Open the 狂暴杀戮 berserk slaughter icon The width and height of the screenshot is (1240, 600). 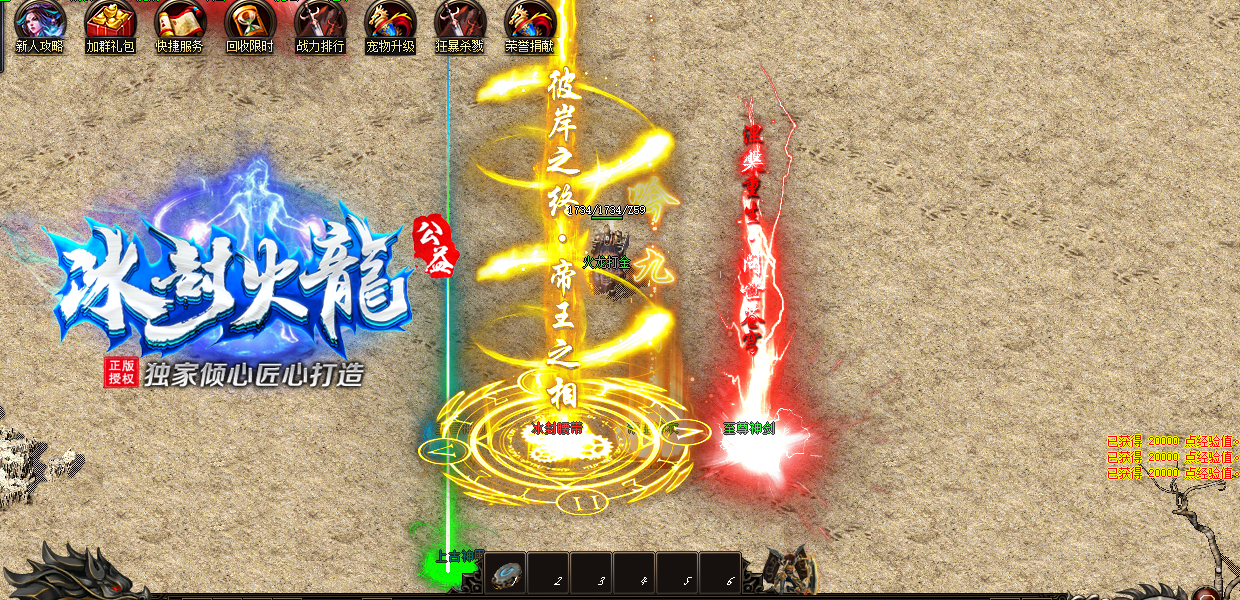pyautogui.click(x=460, y=22)
